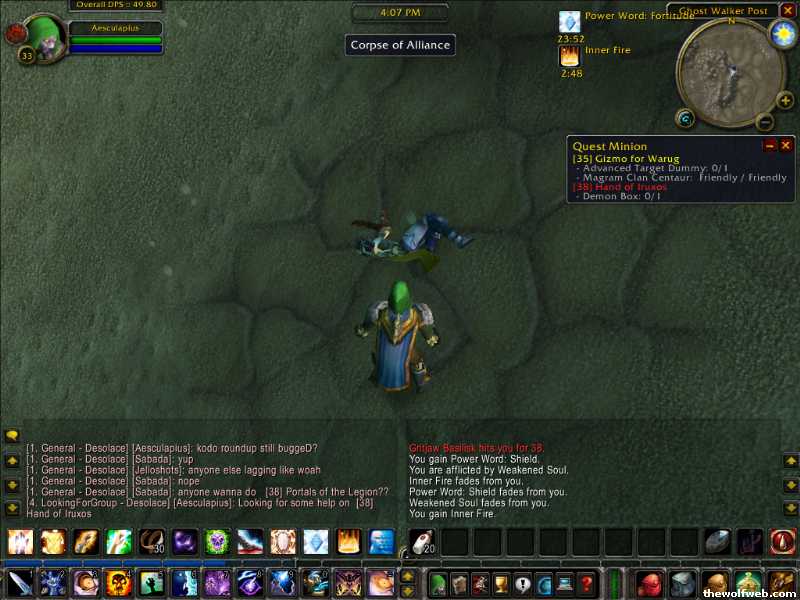Click the Power Word: Fortitude buff icon
The width and height of the screenshot is (800, 600).
[x=569, y=22]
